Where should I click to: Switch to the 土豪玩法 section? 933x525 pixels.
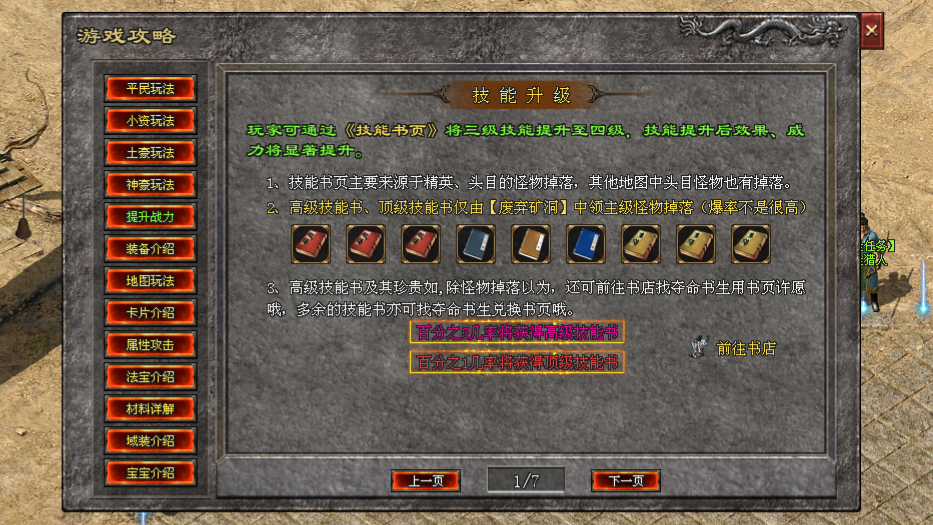click(x=150, y=152)
